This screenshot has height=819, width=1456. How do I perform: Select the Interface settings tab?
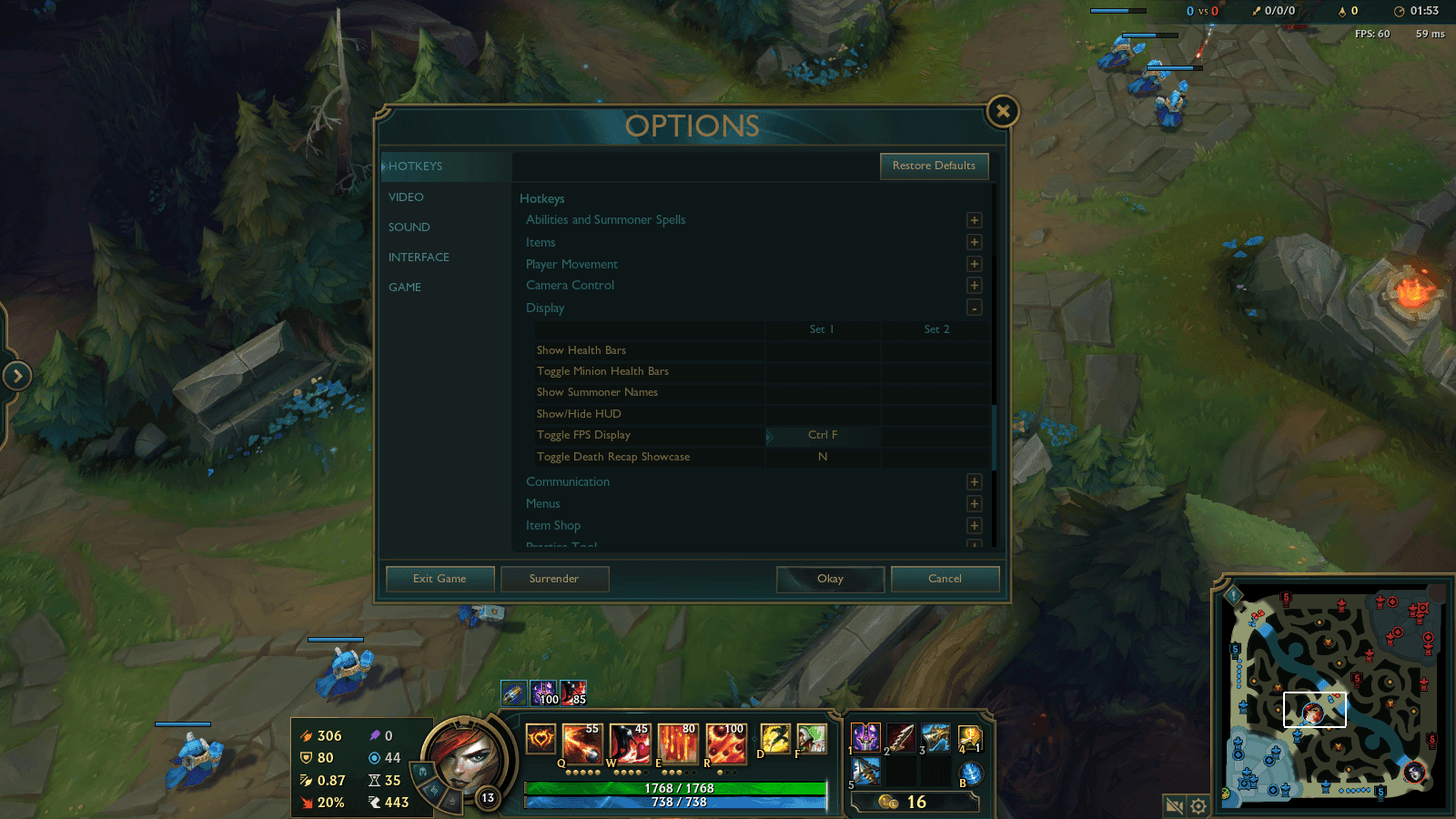419,258
